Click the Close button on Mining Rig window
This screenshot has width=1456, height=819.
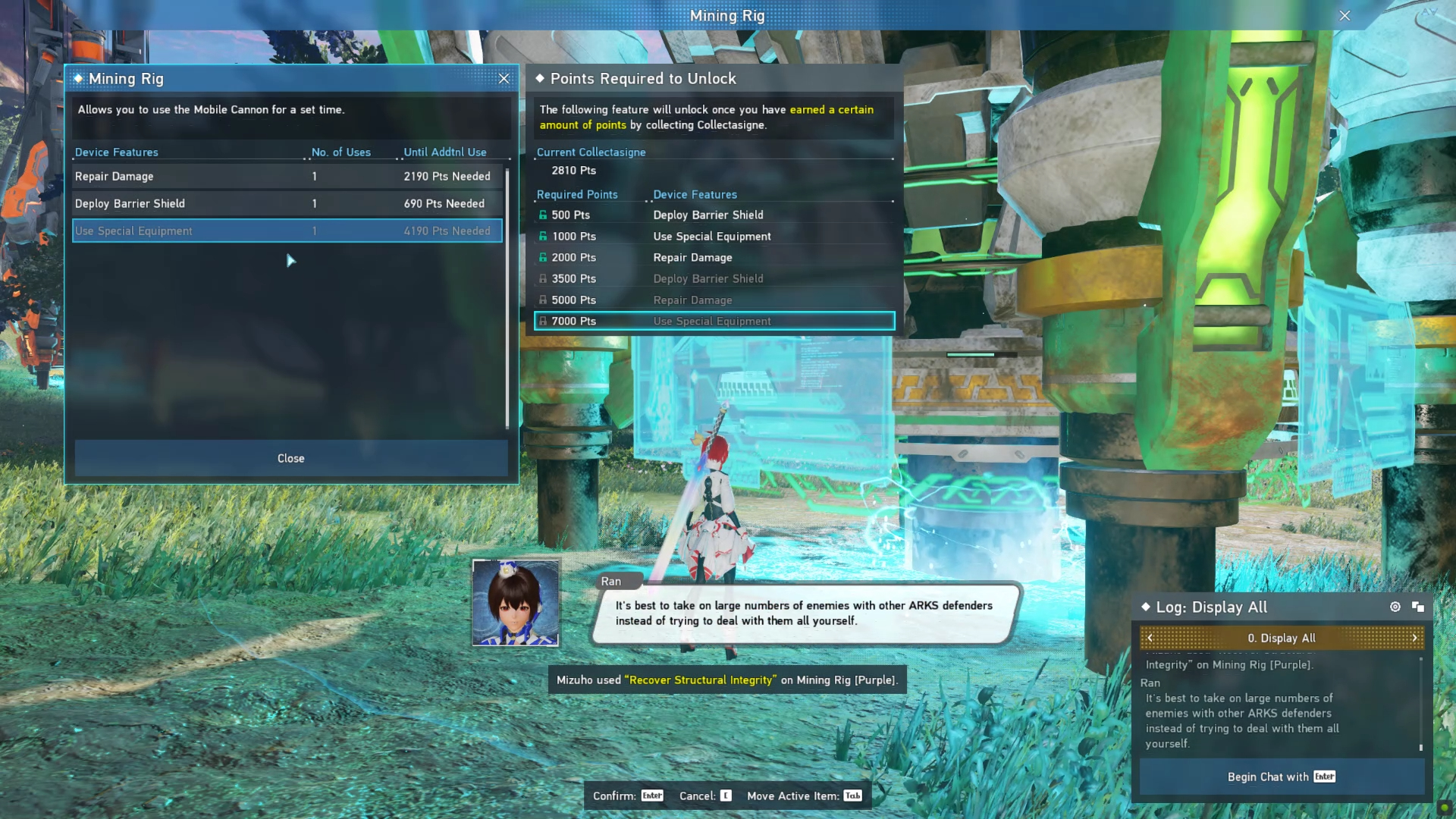point(290,458)
